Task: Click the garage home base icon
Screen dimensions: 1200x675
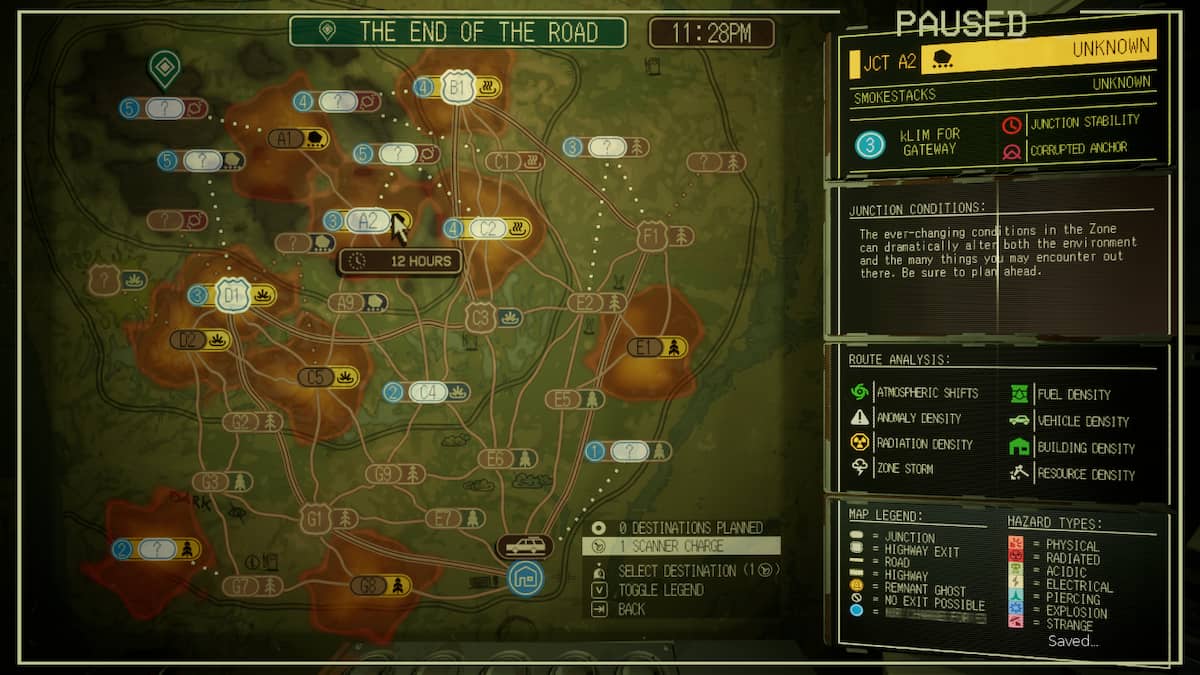Action: 524,578
